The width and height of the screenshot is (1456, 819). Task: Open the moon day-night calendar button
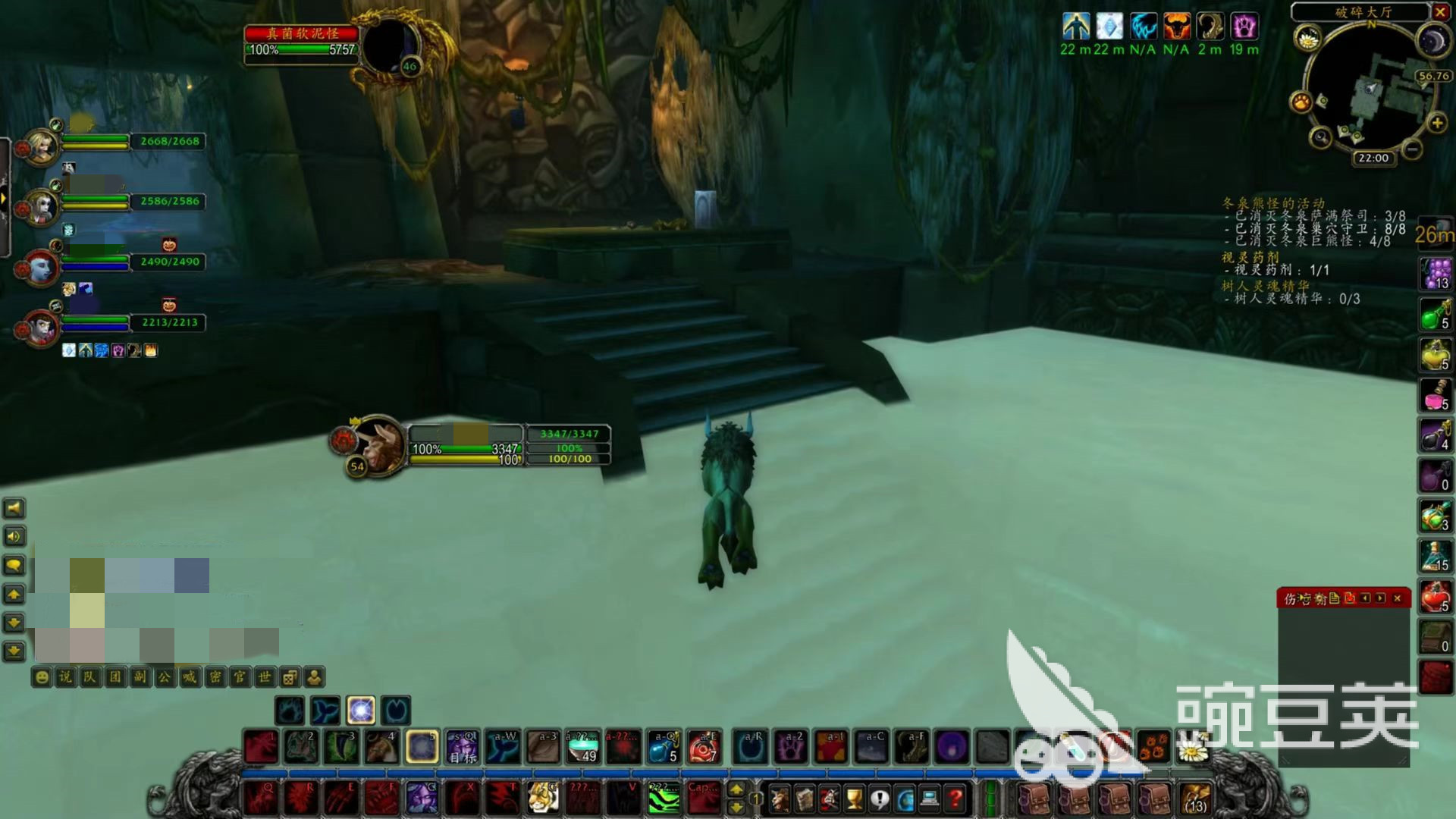pyautogui.click(x=1432, y=41)
